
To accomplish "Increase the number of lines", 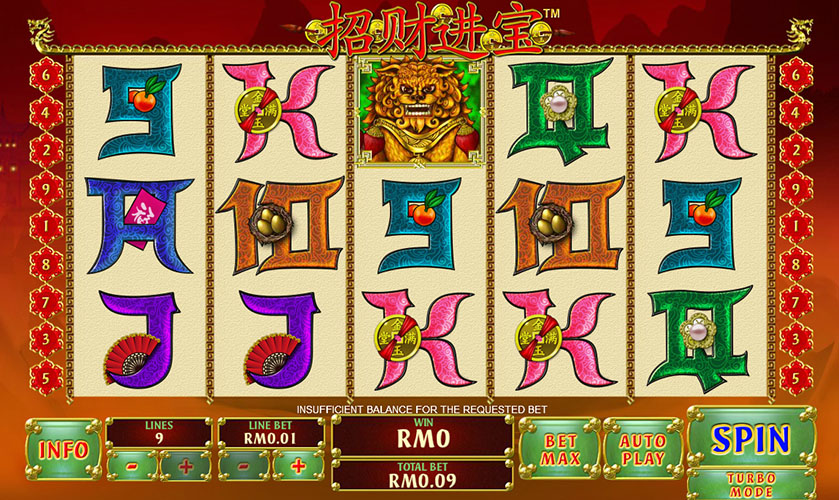I will tap(184, 465).
